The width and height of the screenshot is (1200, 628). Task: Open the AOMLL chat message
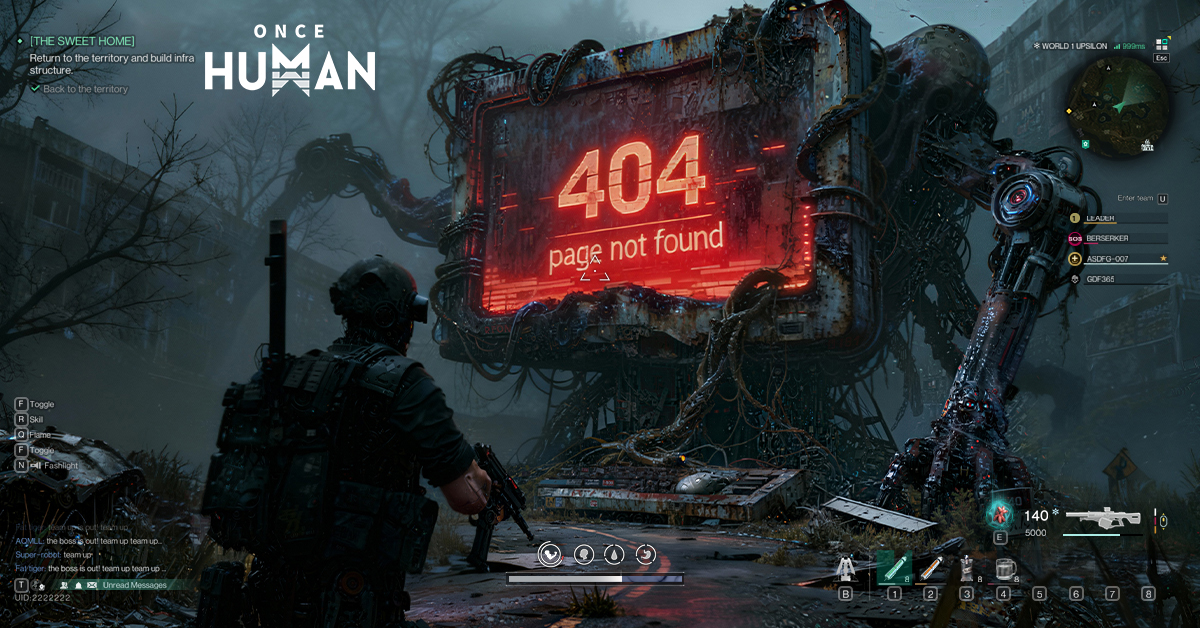tap(88, 540)
